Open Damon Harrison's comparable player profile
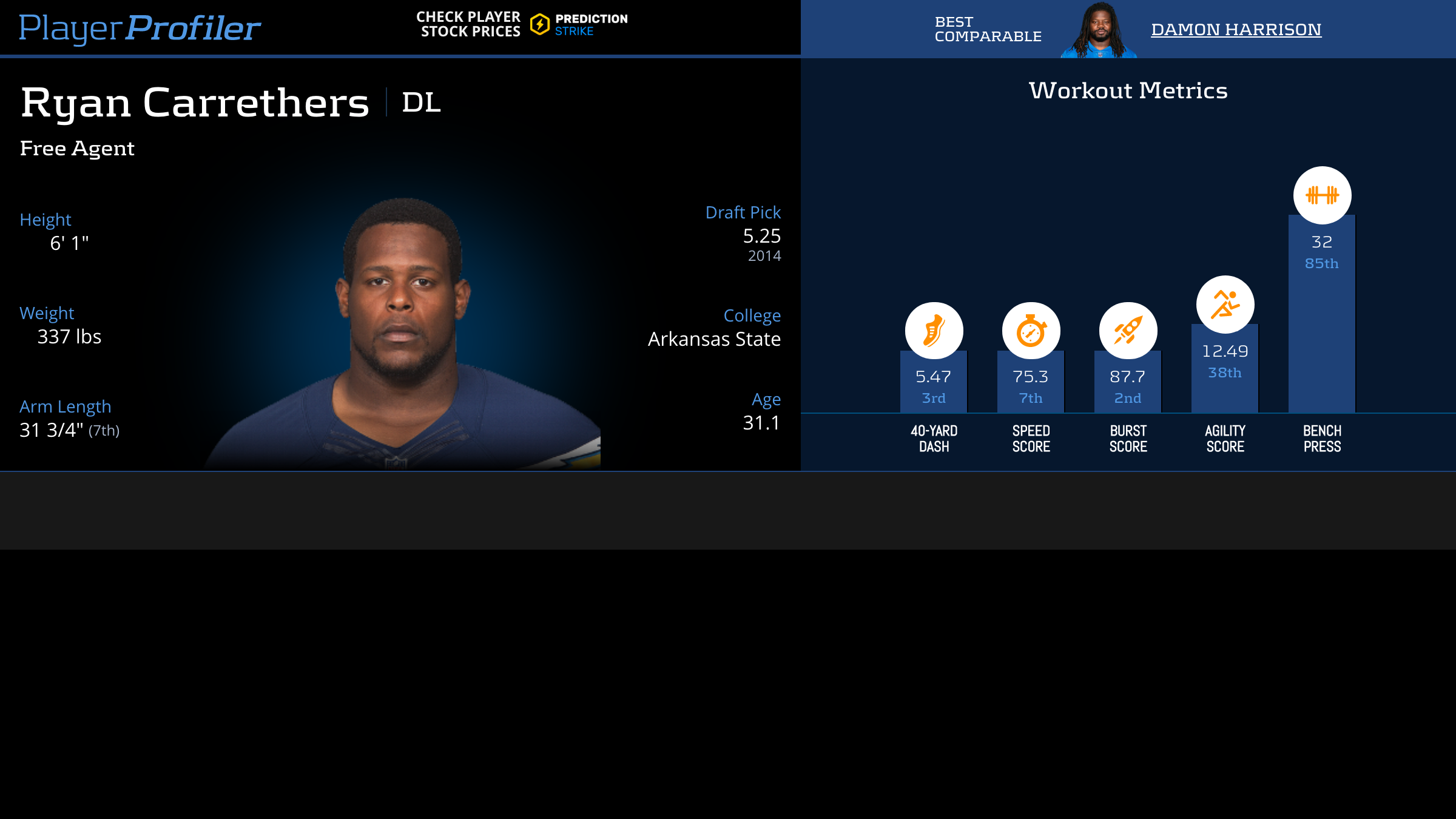1456x819 pixels. click(1236, 29)
